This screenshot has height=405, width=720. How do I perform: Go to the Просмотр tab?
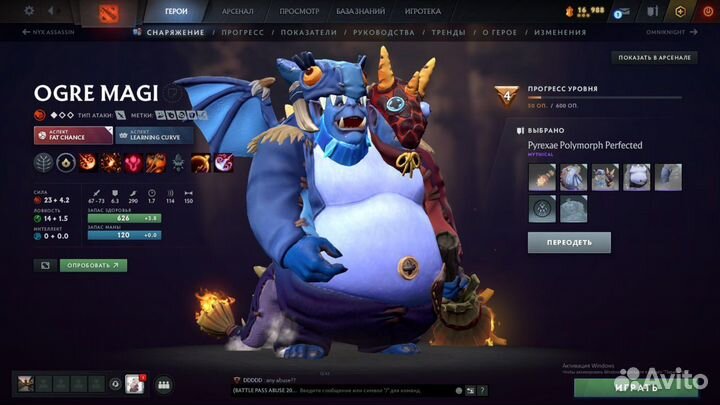coord(299,11)
